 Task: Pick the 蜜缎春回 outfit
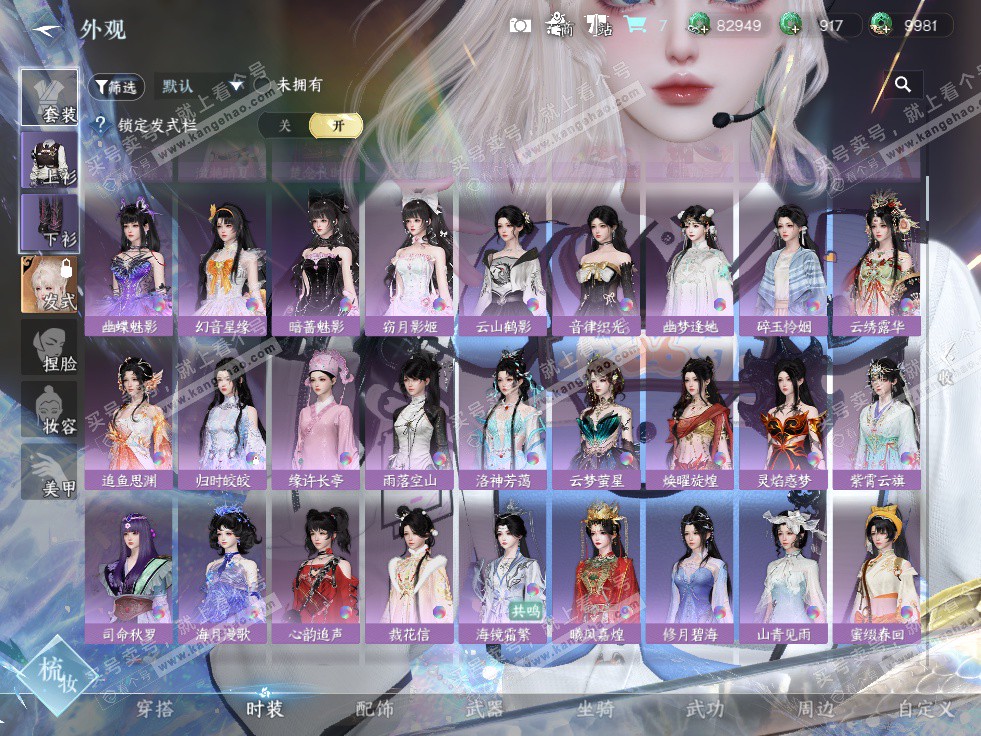(x=878, y=571)
